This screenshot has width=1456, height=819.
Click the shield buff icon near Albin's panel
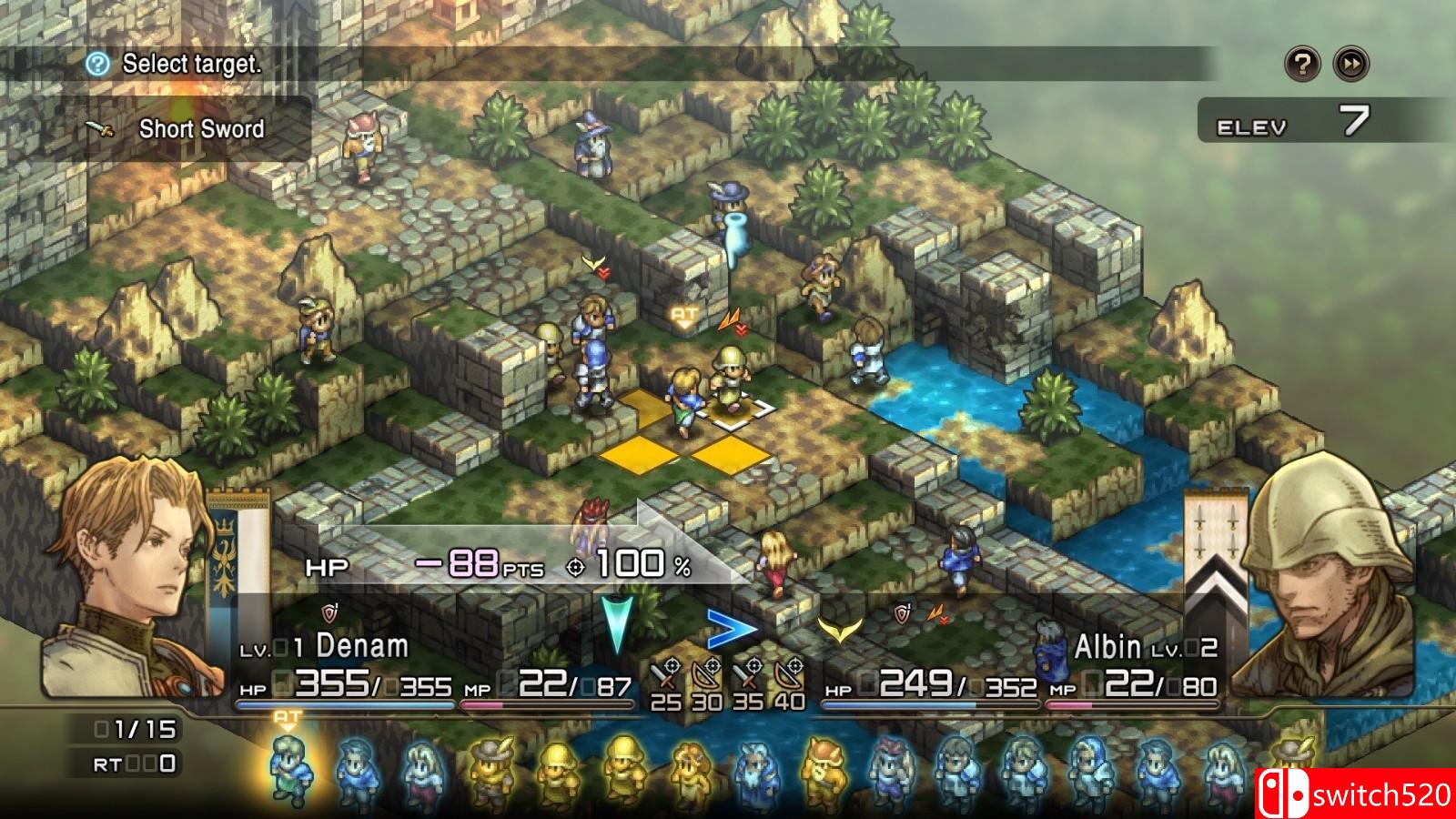(x=901, y=616)
